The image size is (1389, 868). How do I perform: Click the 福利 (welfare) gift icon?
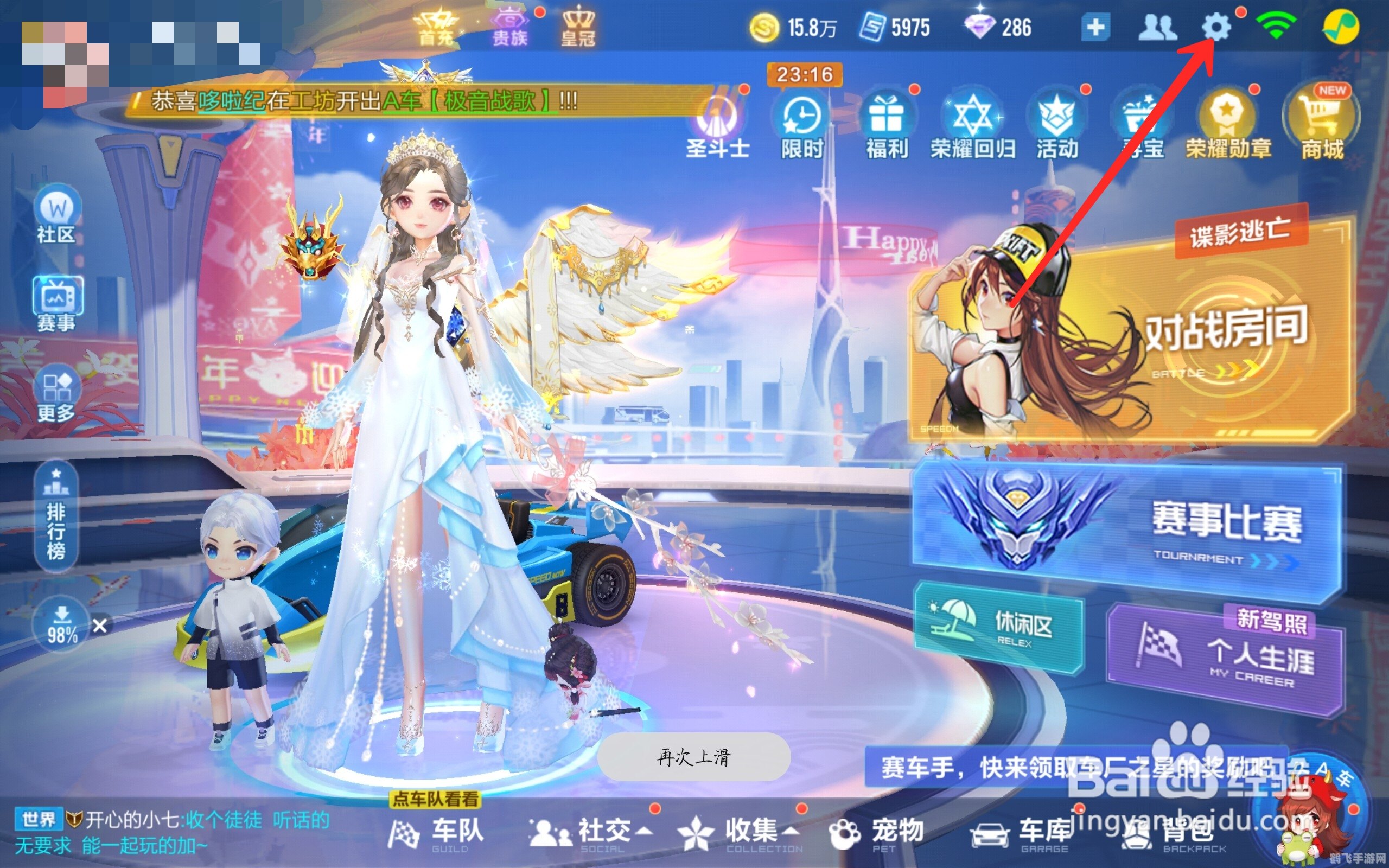886,118
